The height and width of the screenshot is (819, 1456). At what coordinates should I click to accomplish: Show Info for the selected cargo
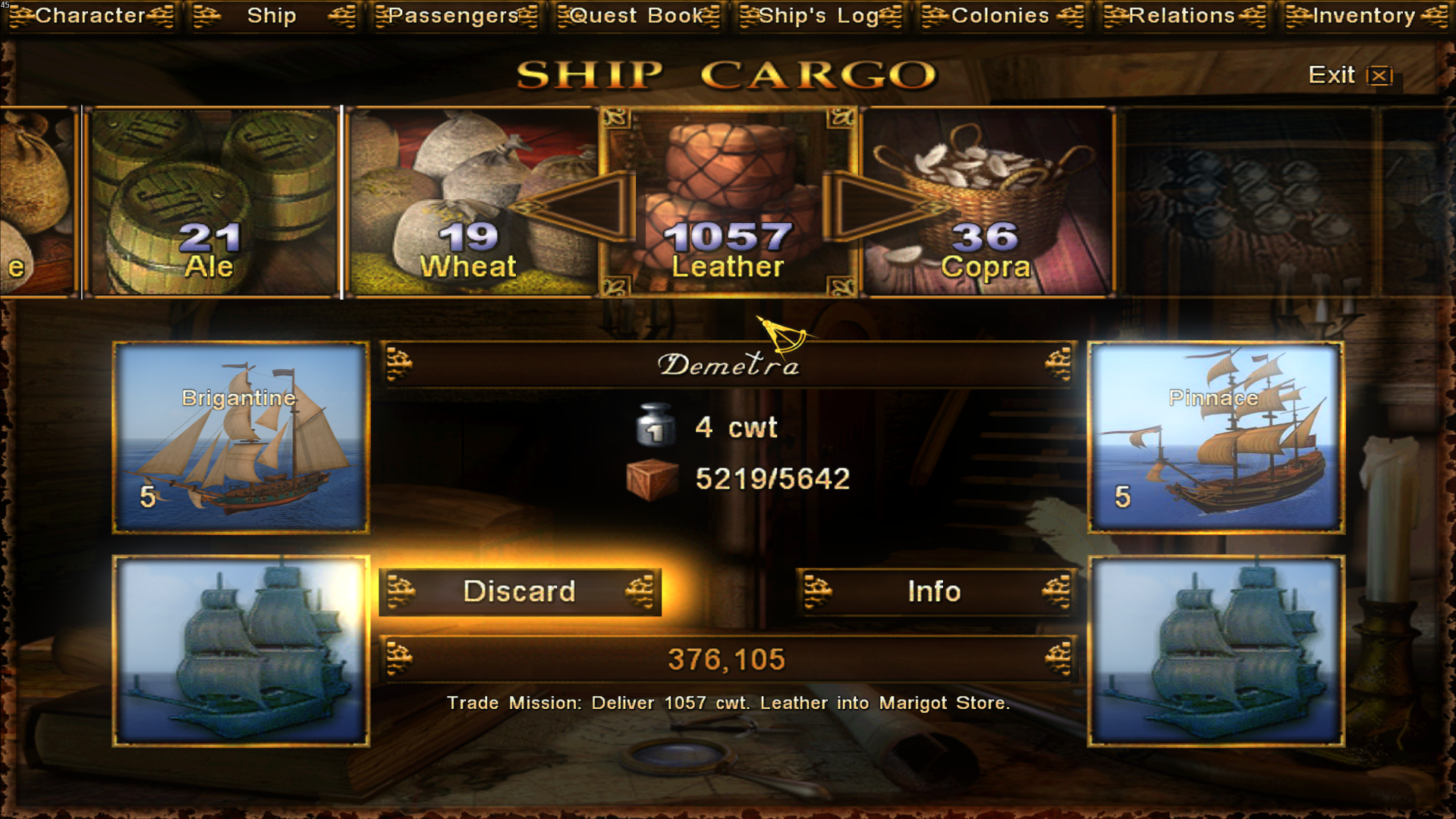coord(935,591)
